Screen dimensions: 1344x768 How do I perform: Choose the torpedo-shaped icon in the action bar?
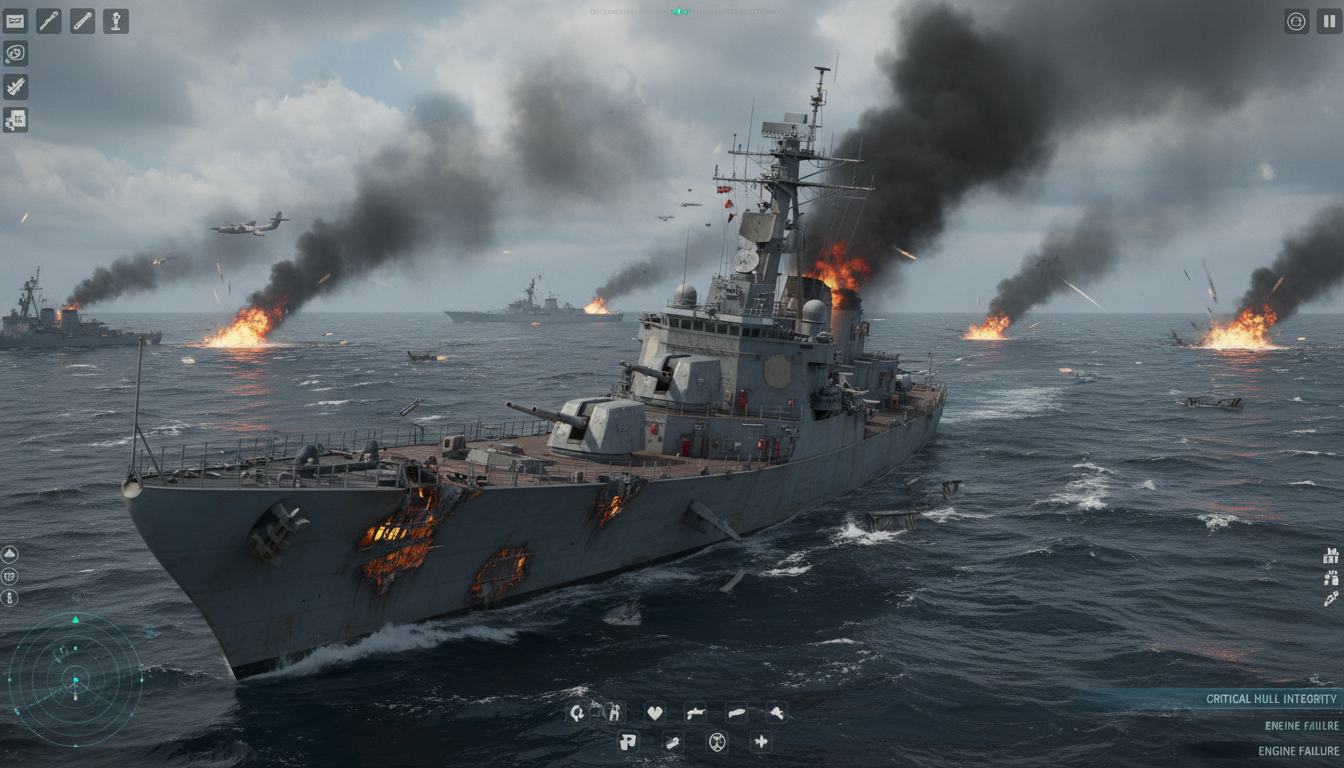click(736, 713)
